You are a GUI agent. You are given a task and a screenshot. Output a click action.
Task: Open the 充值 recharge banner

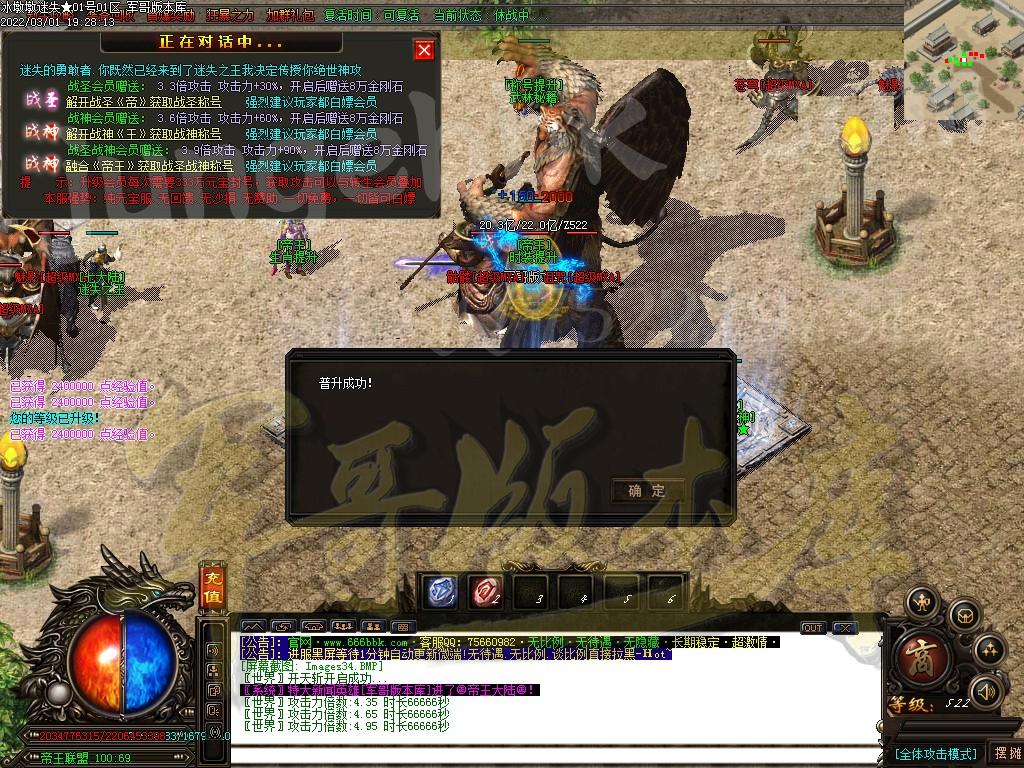(x=212, y=586)
